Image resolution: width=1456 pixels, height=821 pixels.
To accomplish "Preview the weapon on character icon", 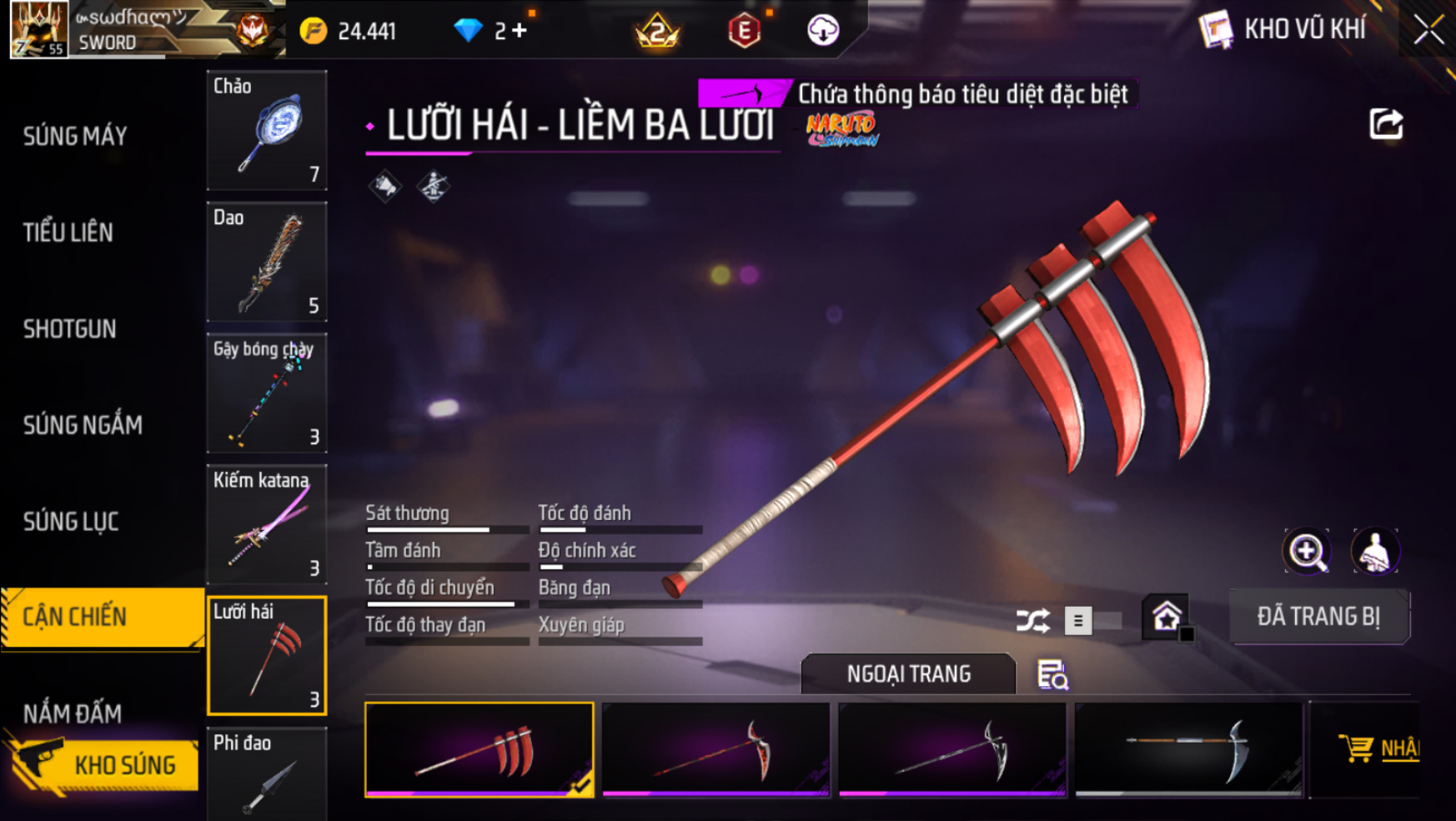I will pyautogui.click(x=1374, y=551).
